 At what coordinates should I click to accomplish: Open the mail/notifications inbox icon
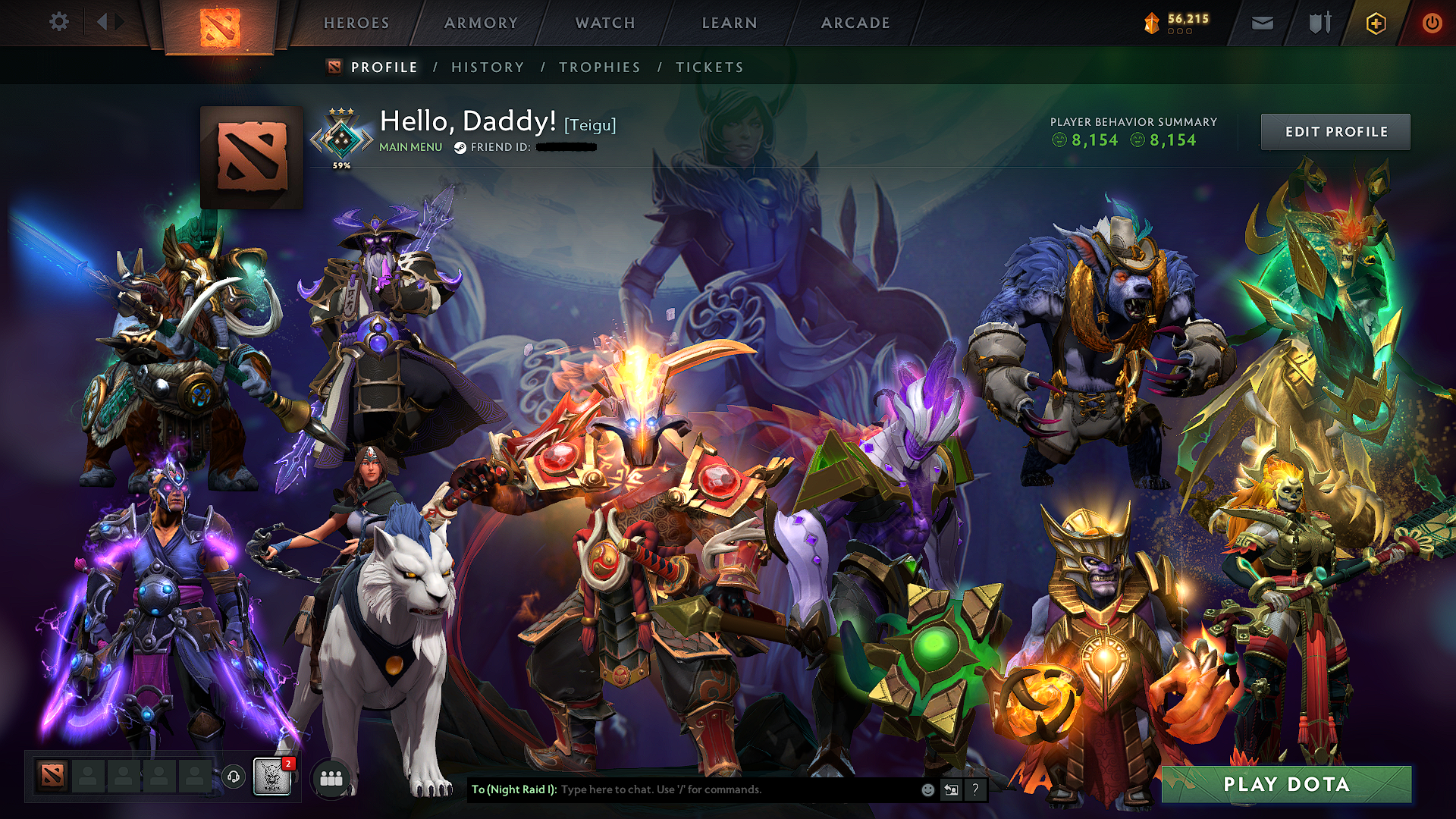click(1261, 23)
